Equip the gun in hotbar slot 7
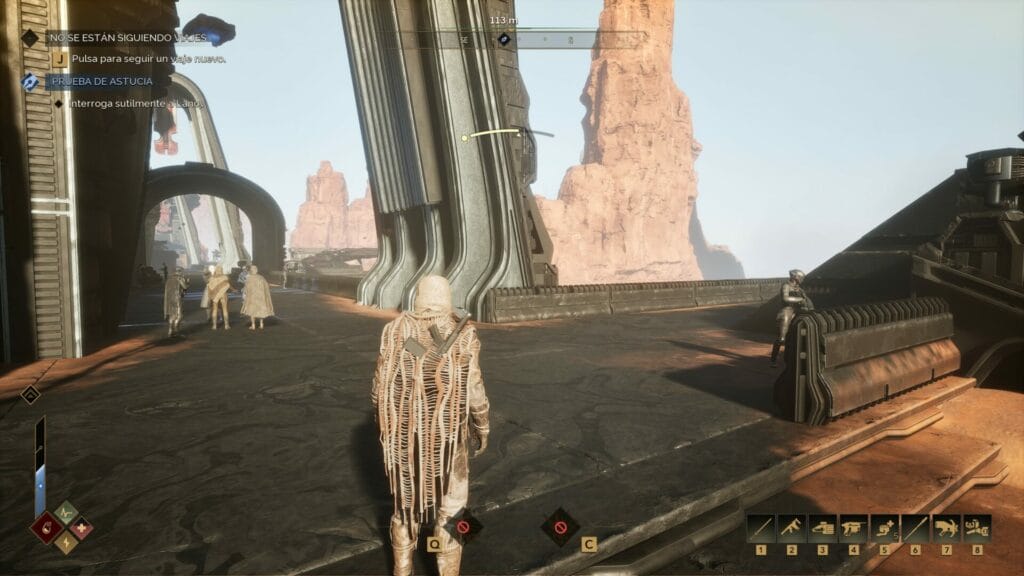The image size is (1024, 576). [946, 527]
